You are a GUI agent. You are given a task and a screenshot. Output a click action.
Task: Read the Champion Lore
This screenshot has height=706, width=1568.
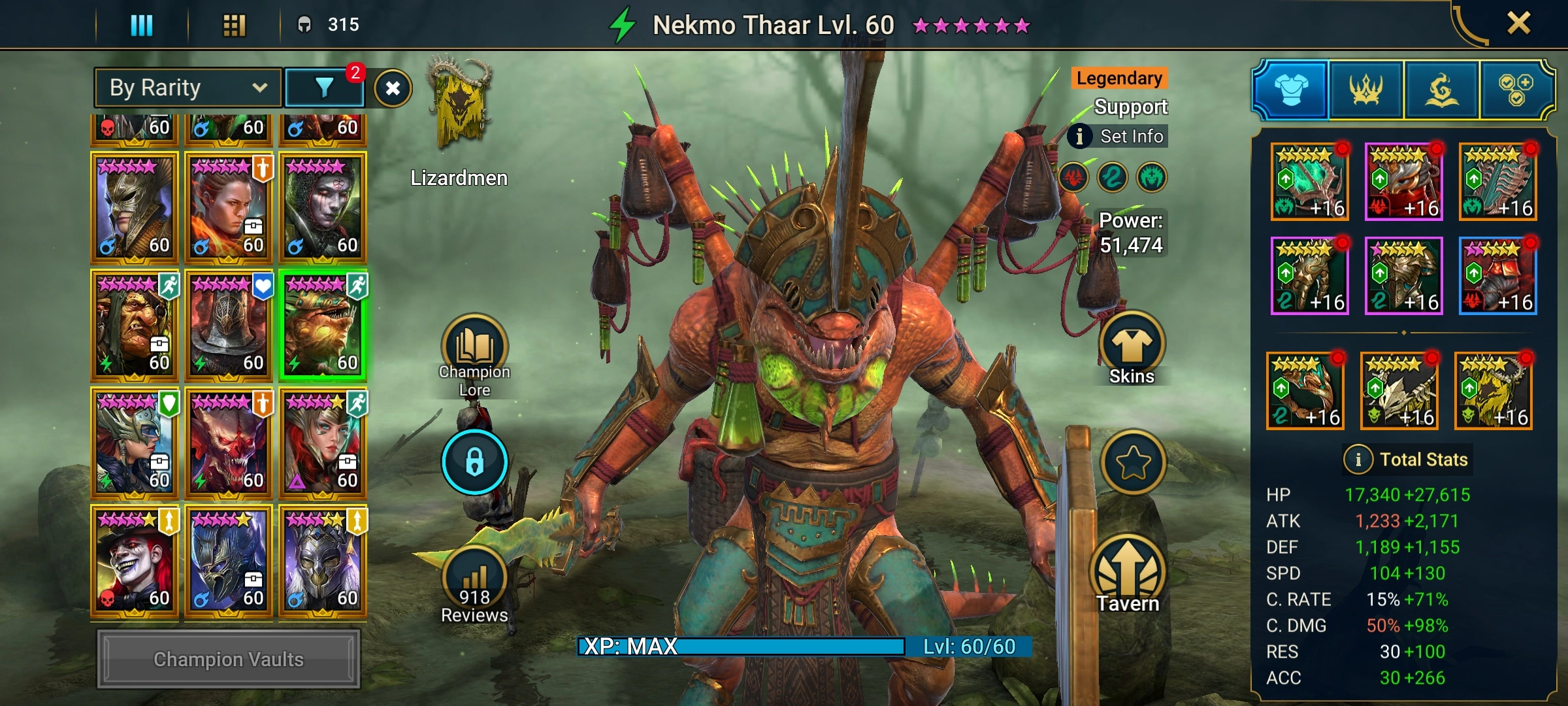pos(474,354)
